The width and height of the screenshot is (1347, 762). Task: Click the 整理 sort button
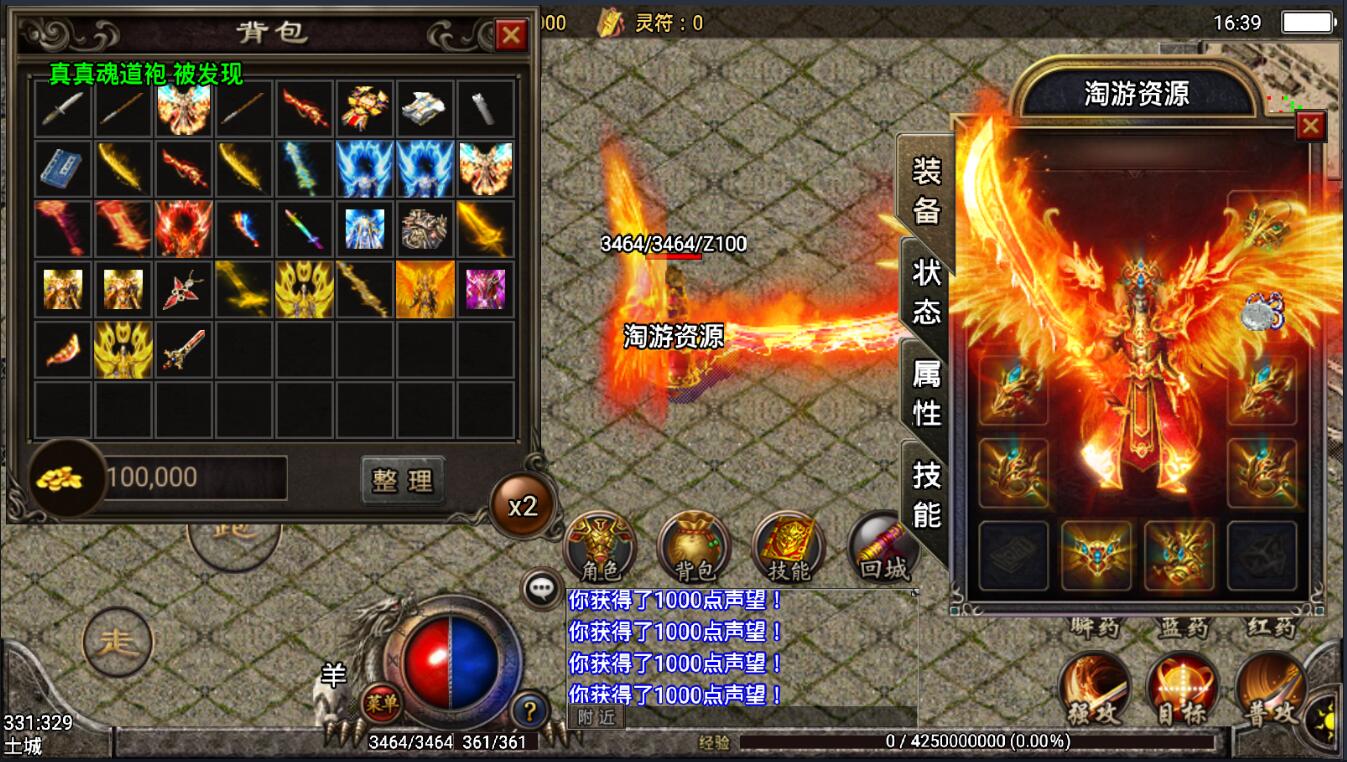pos(402,480)
